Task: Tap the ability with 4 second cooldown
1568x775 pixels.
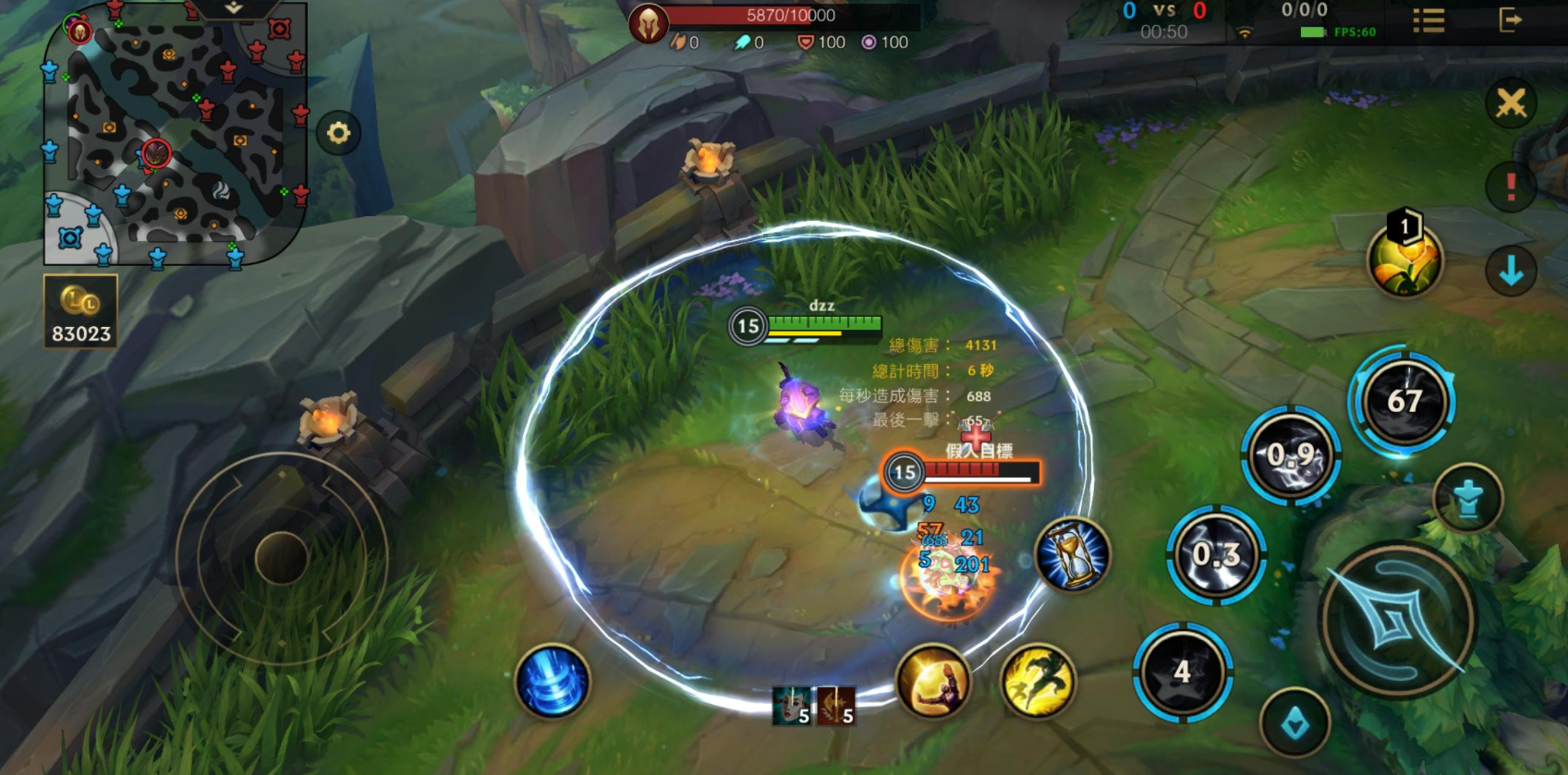Action: tap(1183, 672)
